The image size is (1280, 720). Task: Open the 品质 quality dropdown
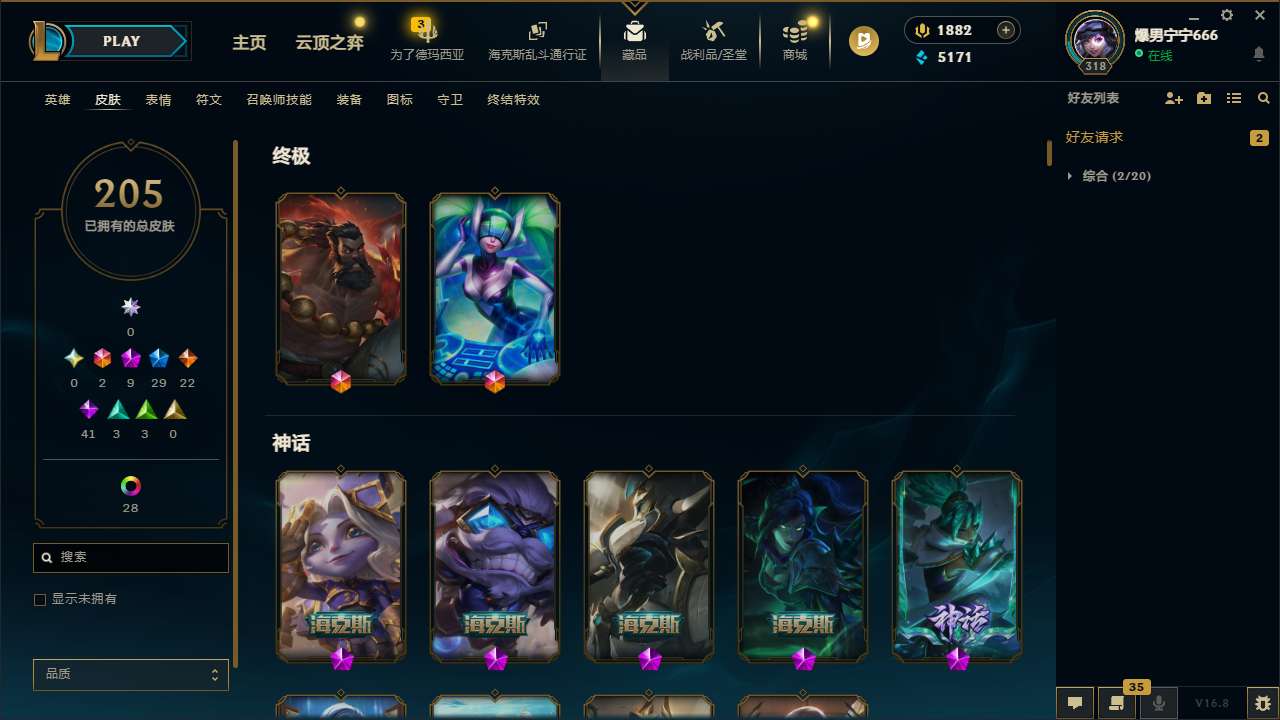click(130, 674)
